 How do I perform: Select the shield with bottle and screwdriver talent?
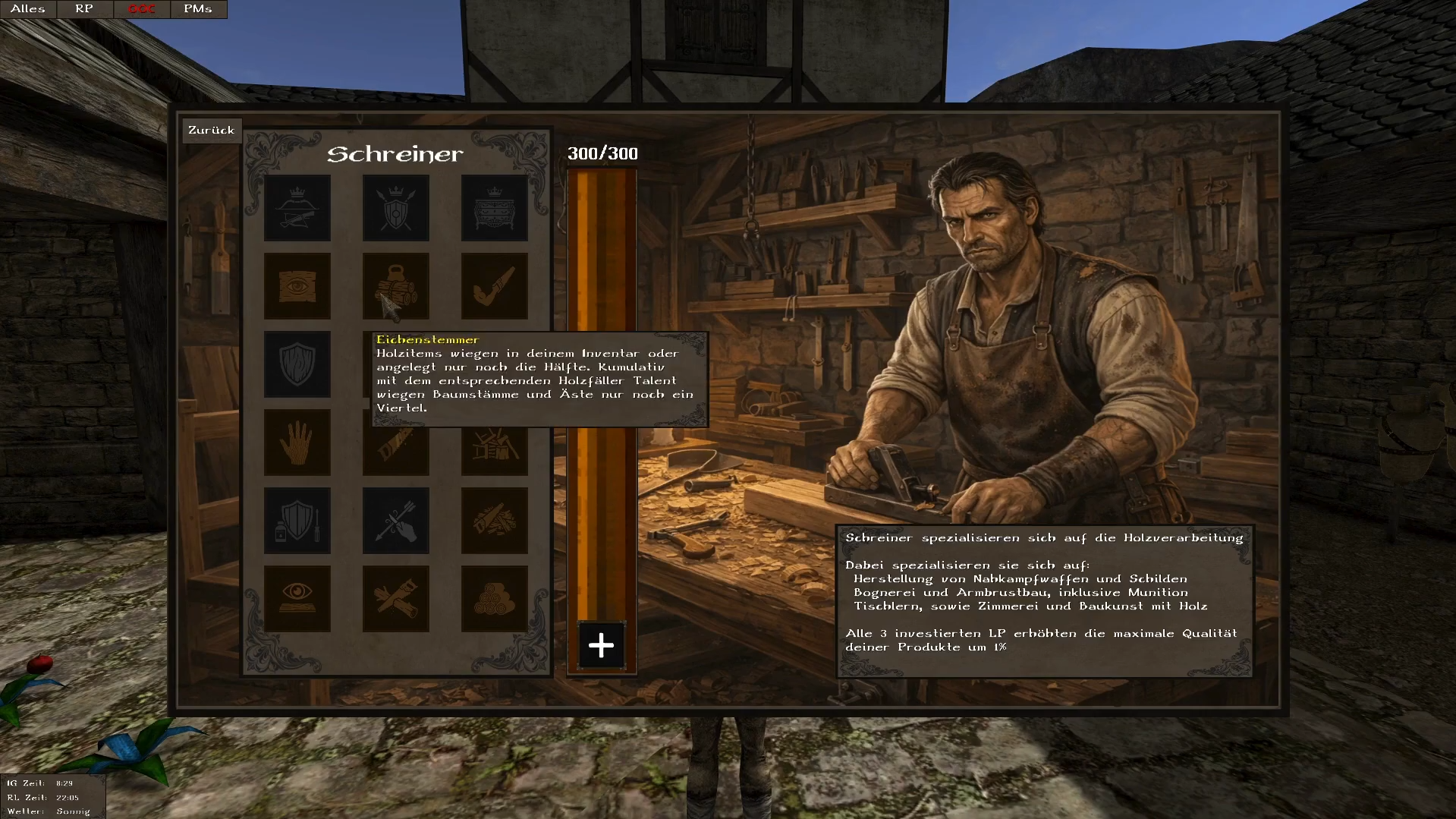[x=297, y=521]
